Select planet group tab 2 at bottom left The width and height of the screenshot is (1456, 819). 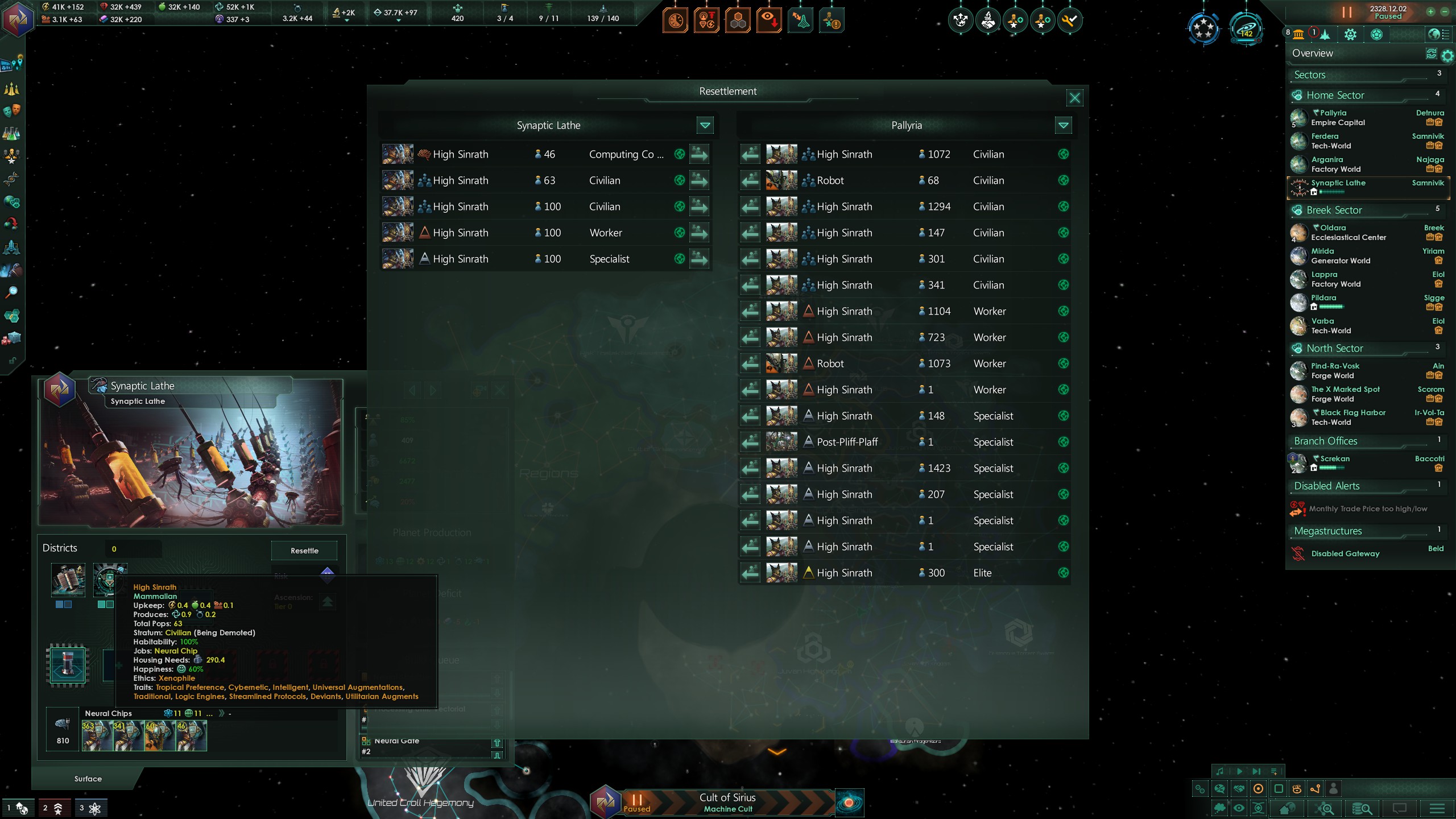pos(56,807)
